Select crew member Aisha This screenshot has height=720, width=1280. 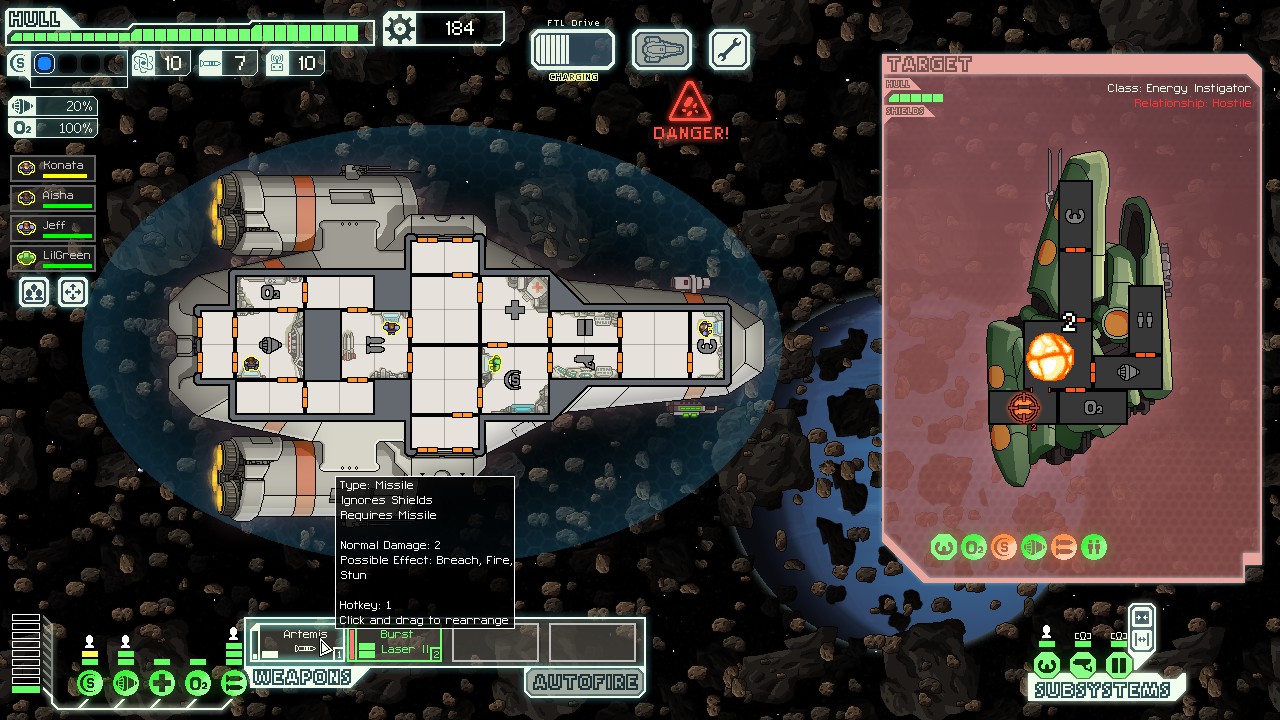pyautogui.click(x=54, y=197)
